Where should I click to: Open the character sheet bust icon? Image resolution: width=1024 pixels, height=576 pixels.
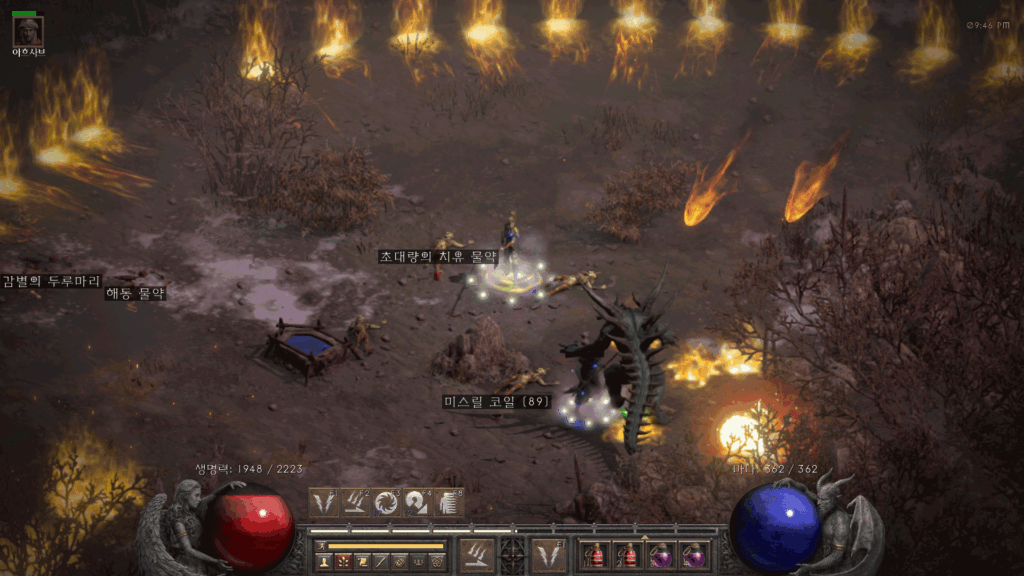point(324,562)
